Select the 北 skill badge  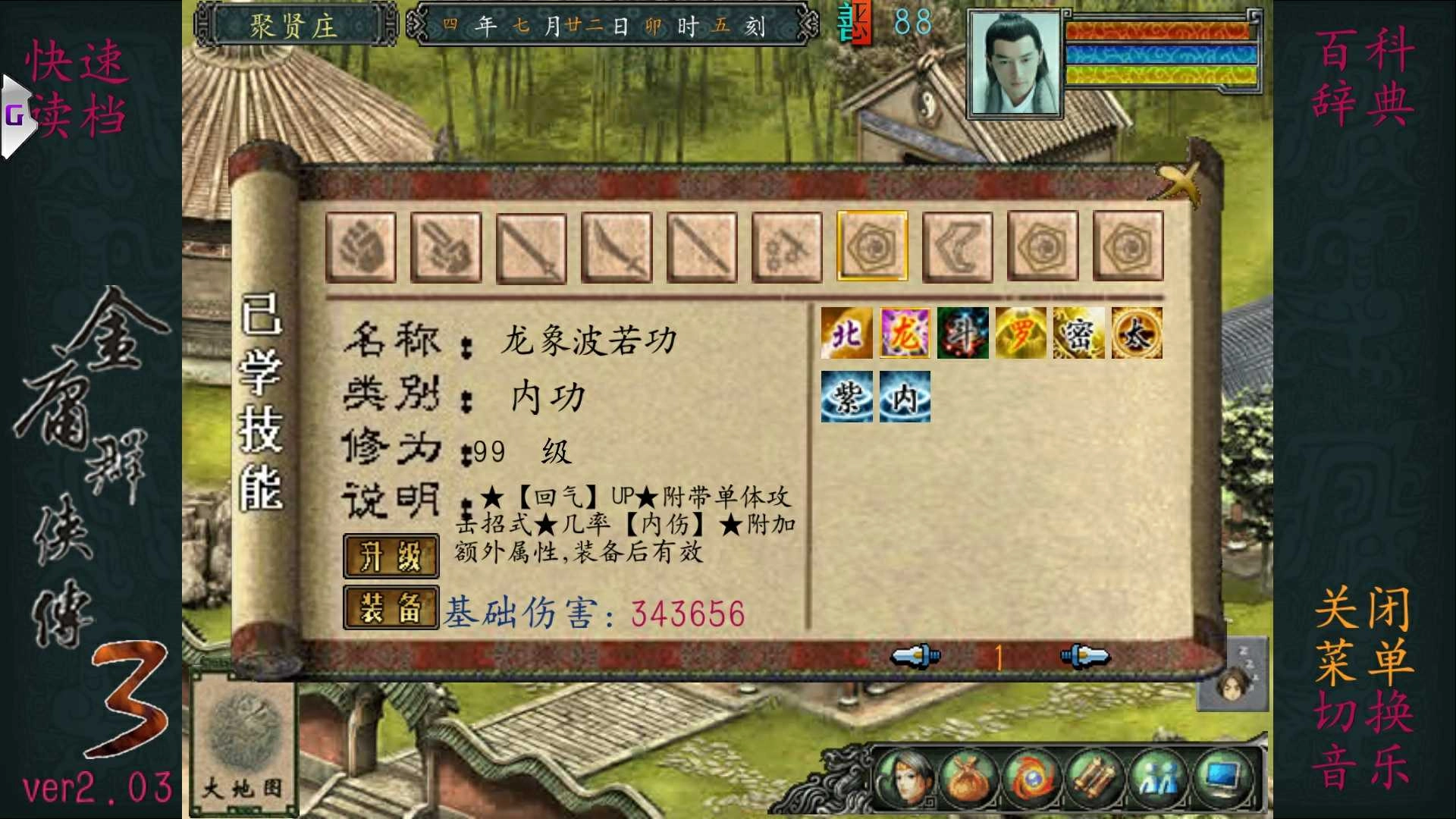pos(847,334)
